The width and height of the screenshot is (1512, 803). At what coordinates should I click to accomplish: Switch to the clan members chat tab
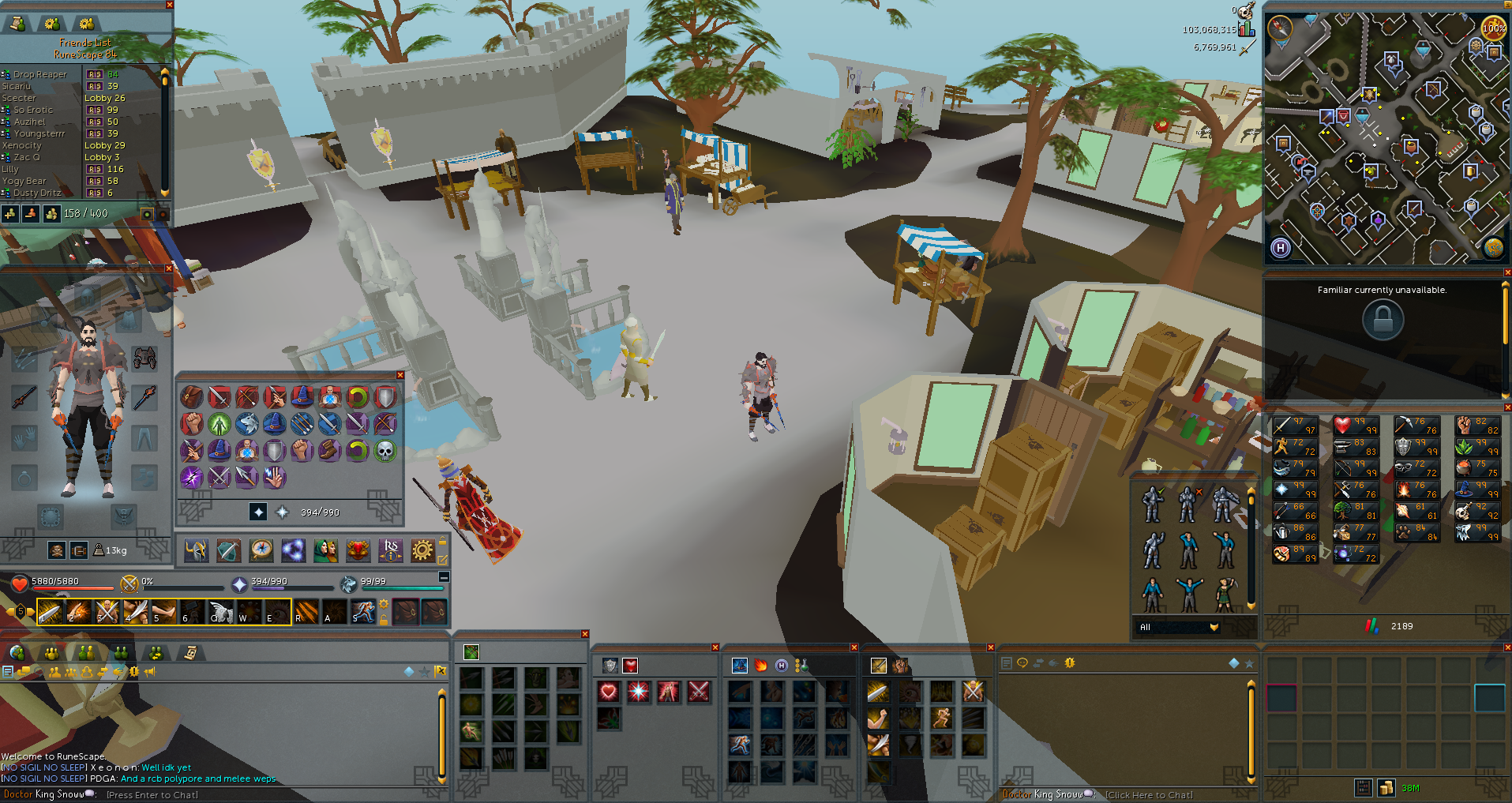click(x=121, y=653)
